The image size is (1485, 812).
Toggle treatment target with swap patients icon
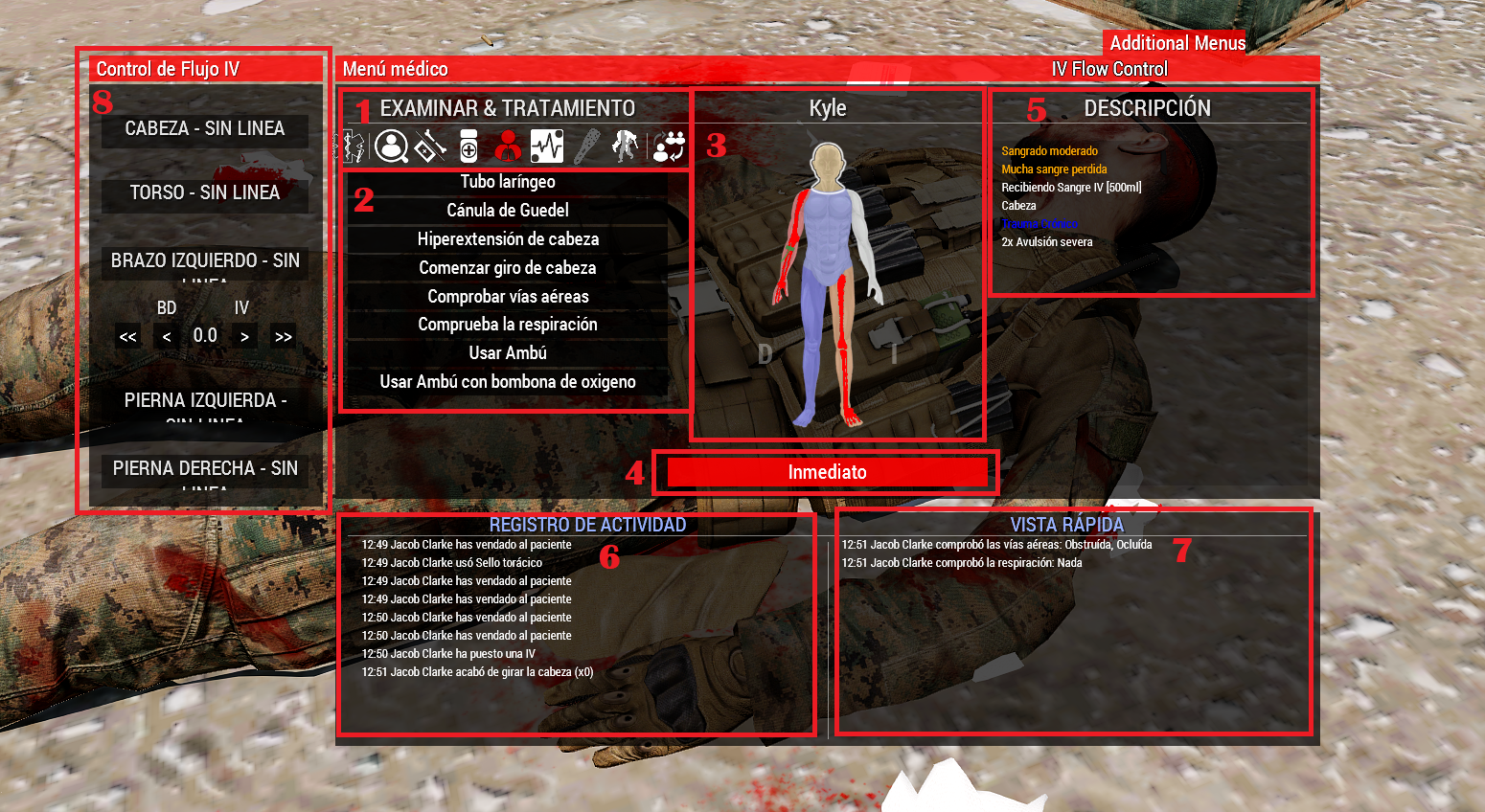coord(670,146)
